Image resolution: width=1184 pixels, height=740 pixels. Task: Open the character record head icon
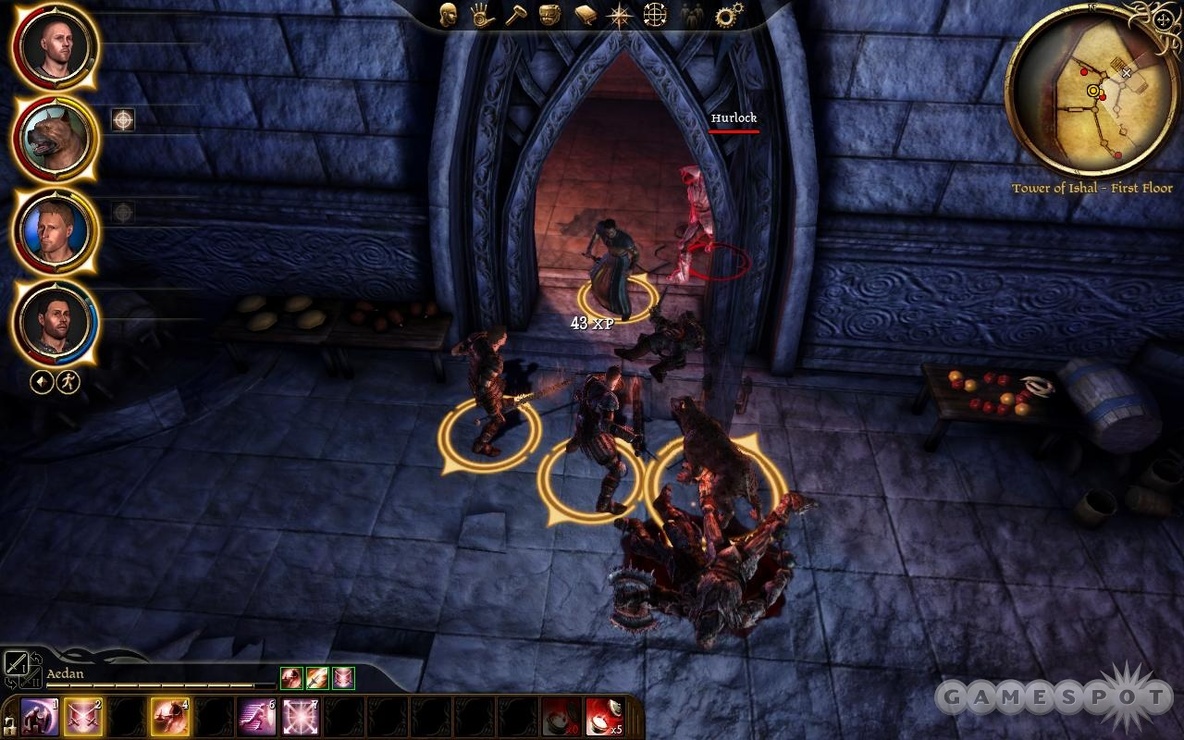tap(449, 15)
